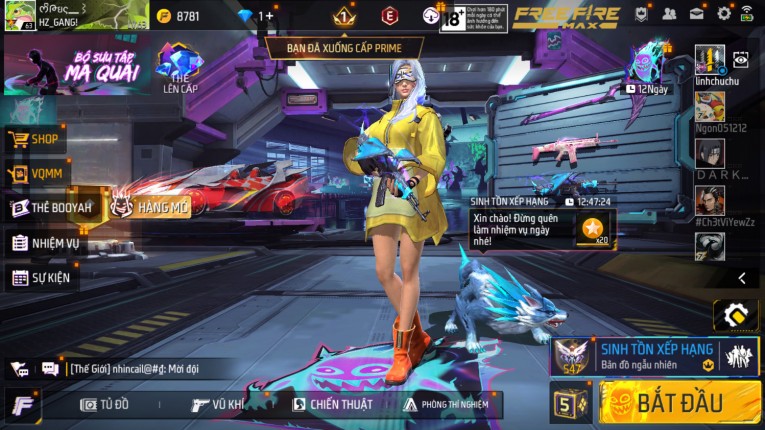Select friend linhchuchu's avatar
This screenshot has height=430, width=765.
click(x=710, y=60)
